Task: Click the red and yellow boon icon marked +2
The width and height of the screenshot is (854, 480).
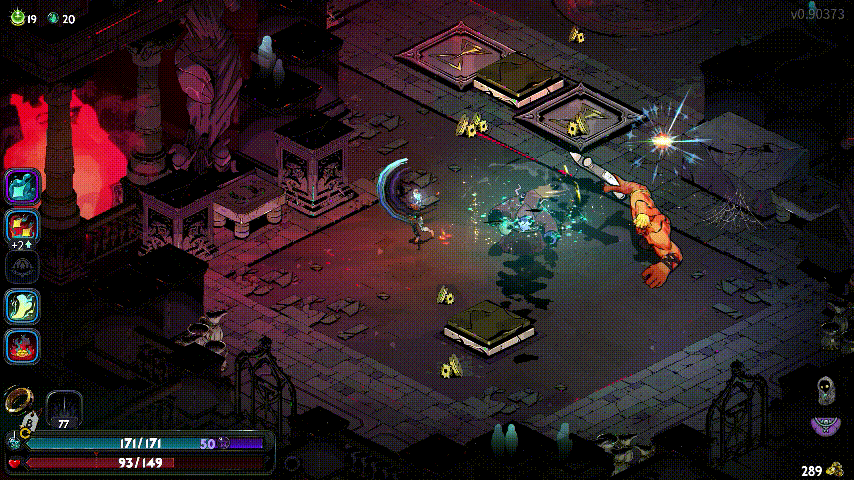Action: click(x=22, y=226)
